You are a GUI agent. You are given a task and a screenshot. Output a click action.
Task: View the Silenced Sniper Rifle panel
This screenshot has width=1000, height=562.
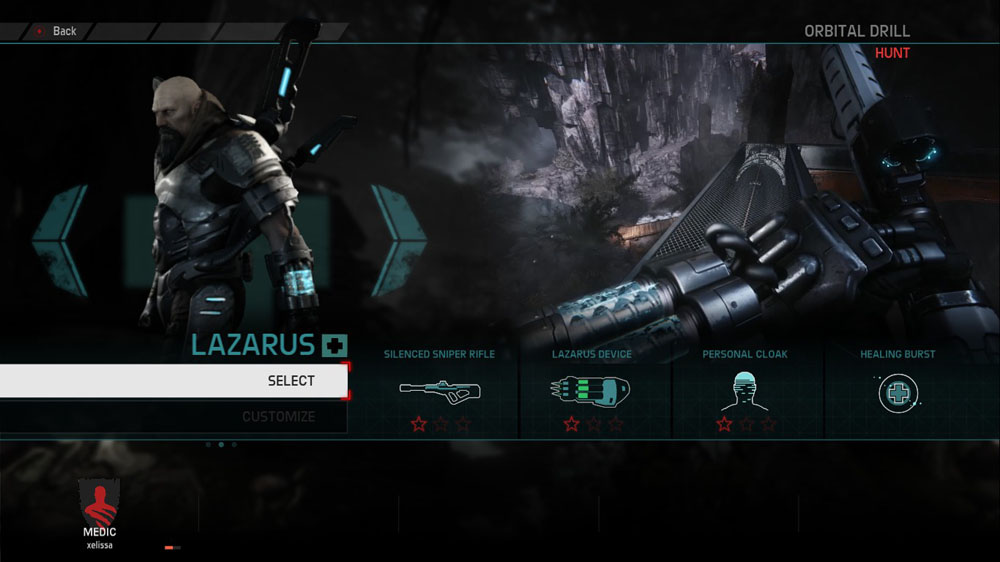point(440,389)
